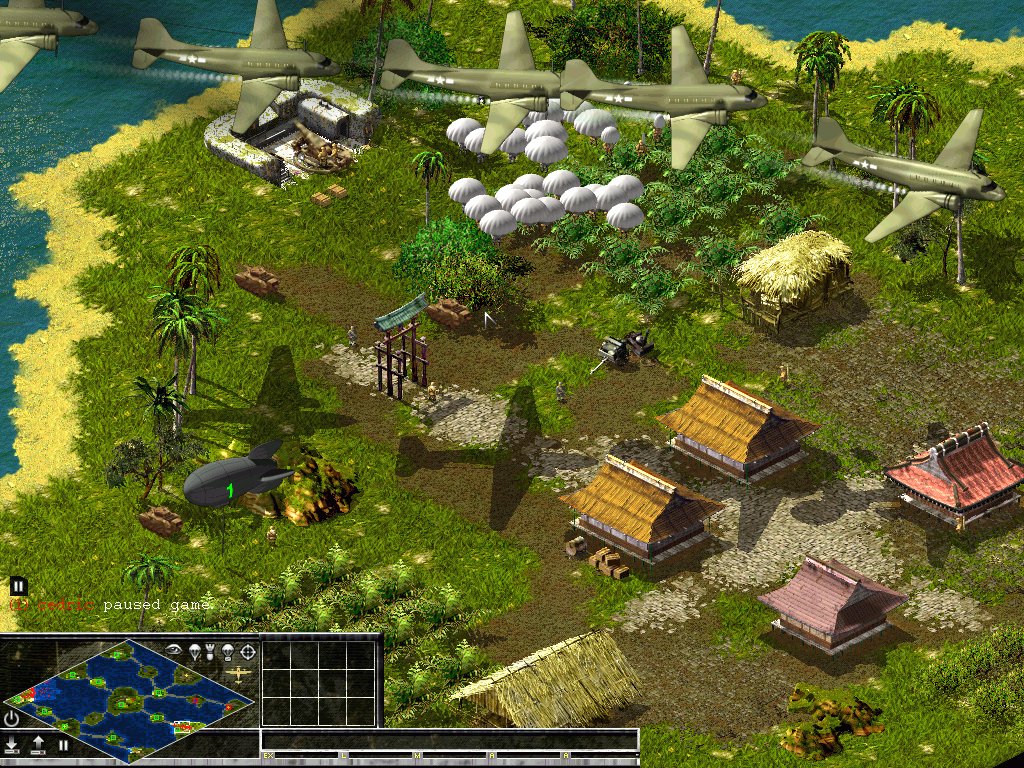This screenshot has height=768, width=1024.
Task: Toggle the pause button in the panel
Action: (x=63, y=745)
